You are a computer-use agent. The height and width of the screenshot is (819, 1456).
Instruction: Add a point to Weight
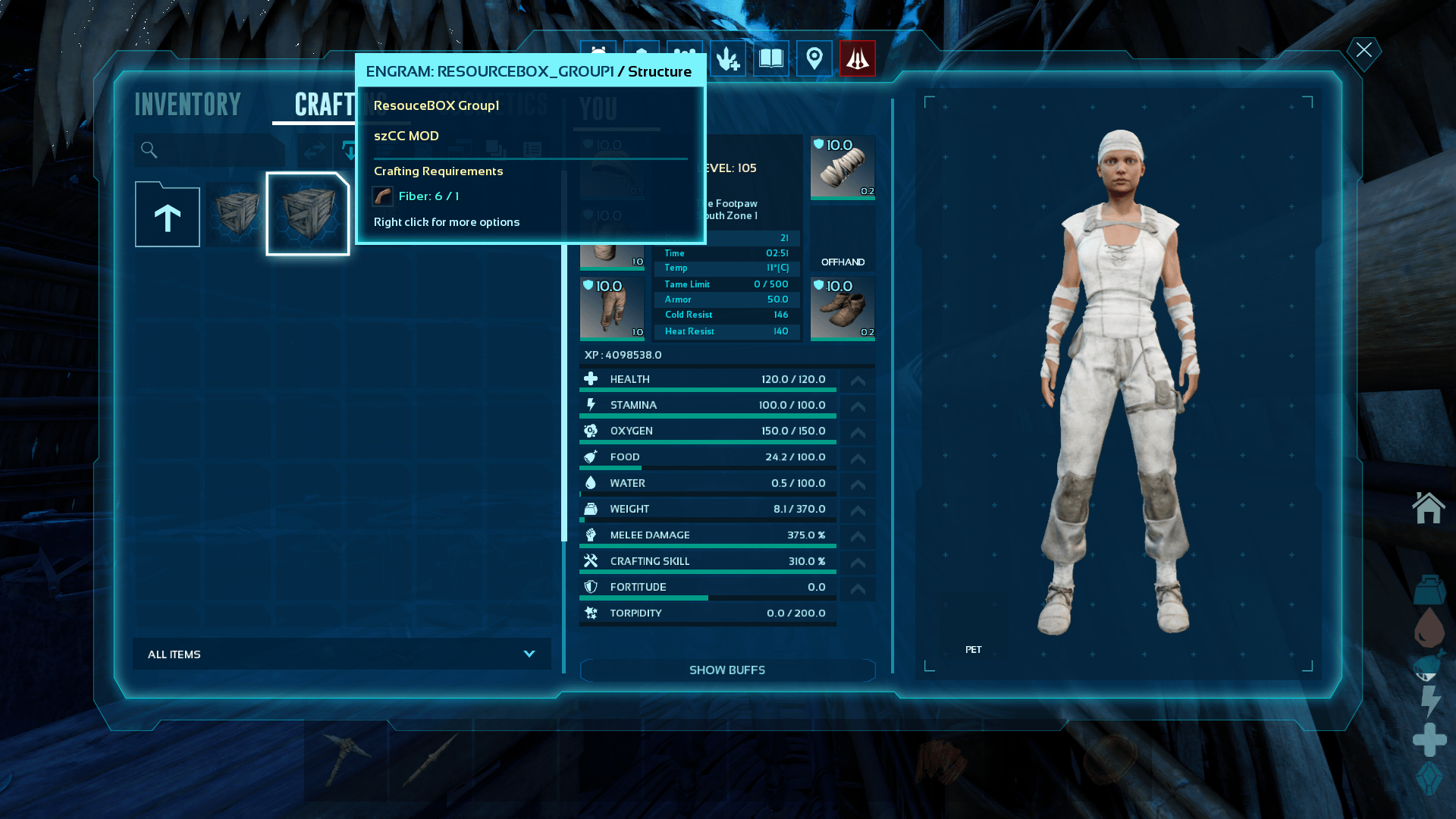(858, 510)
